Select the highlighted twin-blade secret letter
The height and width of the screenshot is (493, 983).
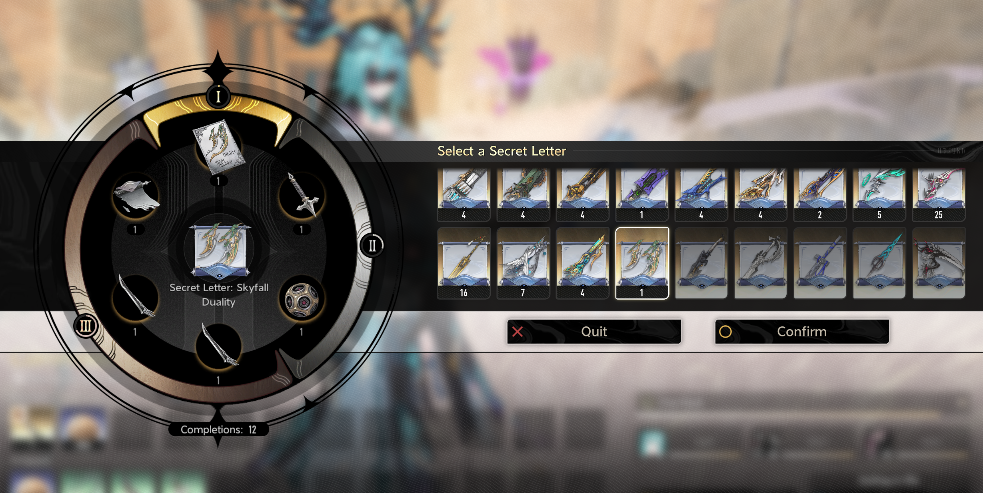click(641, 262)
